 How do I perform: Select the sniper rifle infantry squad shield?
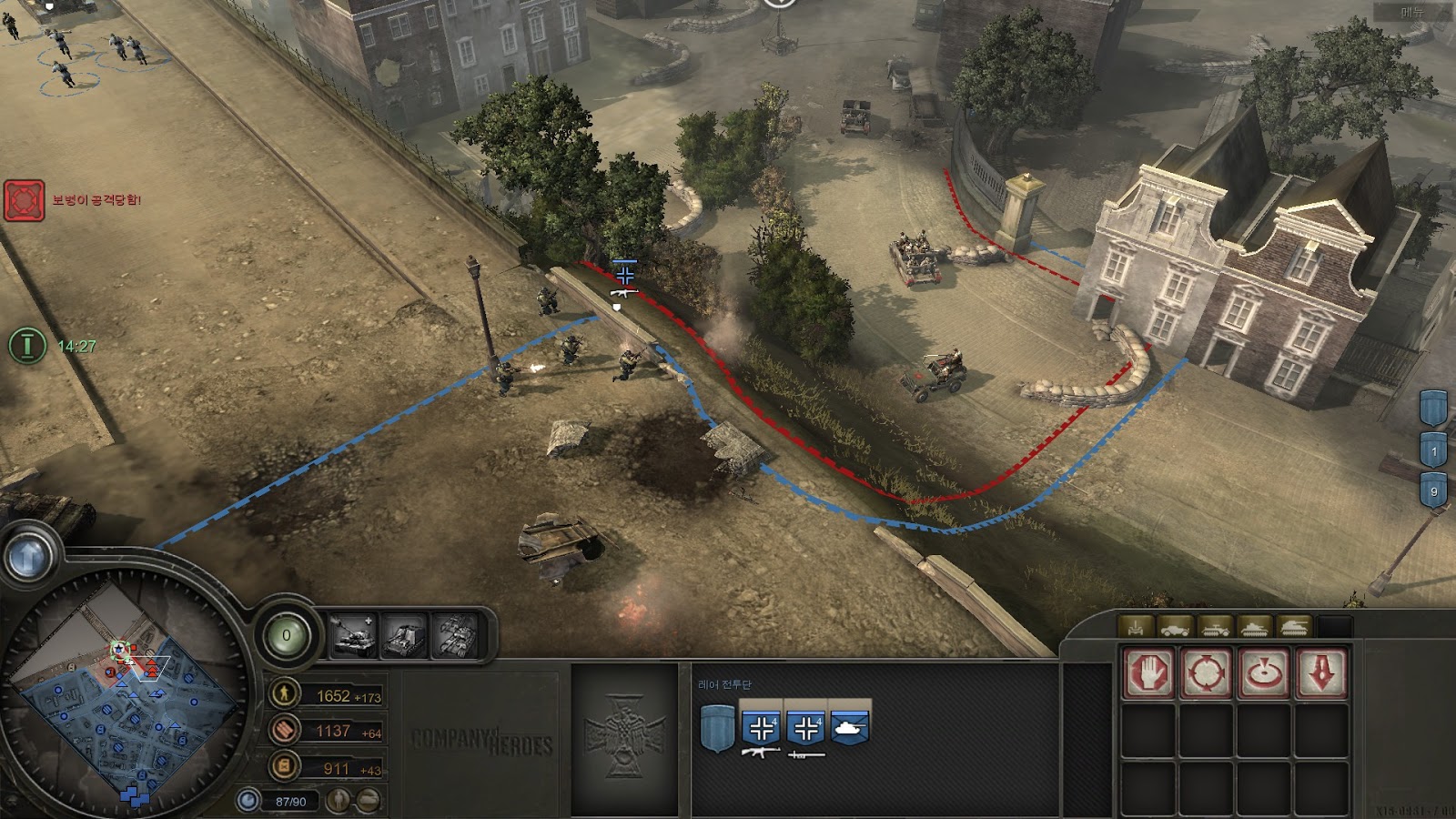pos(806,728)
